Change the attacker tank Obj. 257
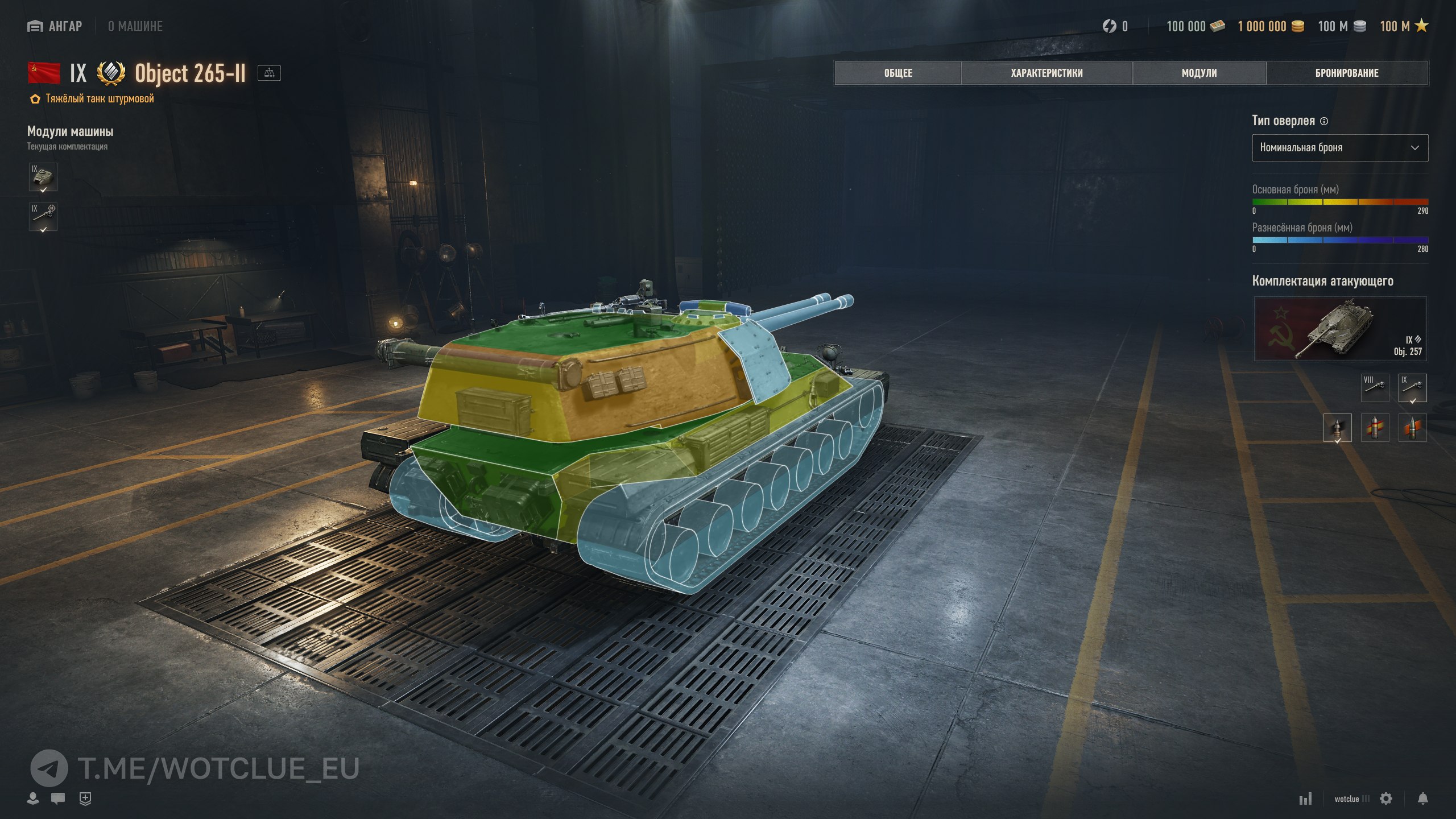The width and height of the screenshot is (1456, 819). [x=1339, y=329]
